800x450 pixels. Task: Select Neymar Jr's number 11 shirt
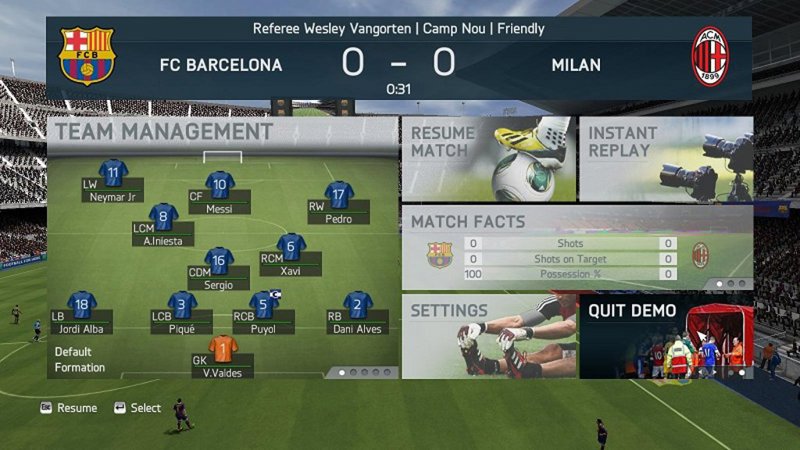click(113, 173)
